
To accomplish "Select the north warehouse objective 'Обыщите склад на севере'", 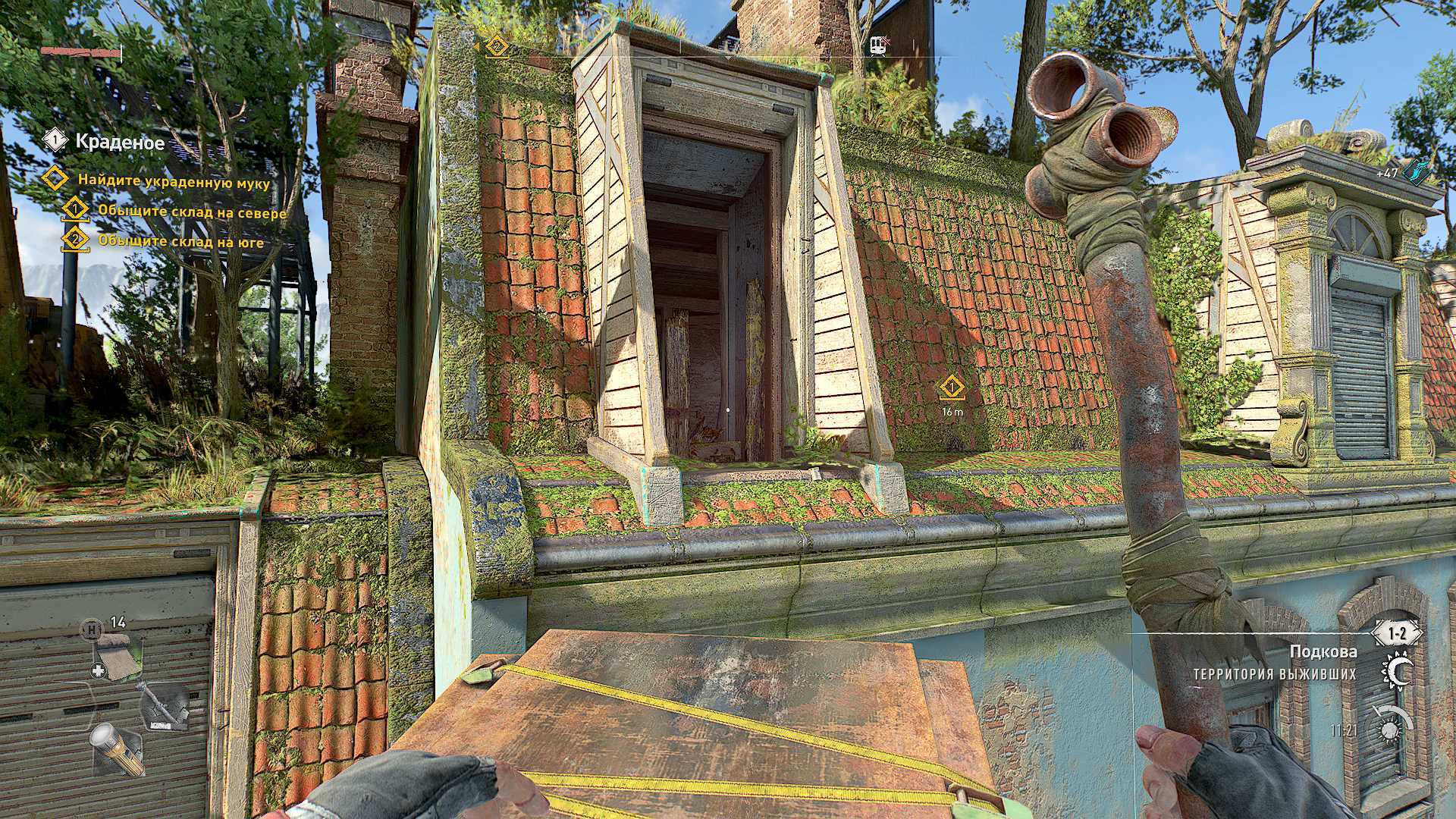I will (192, 212).
